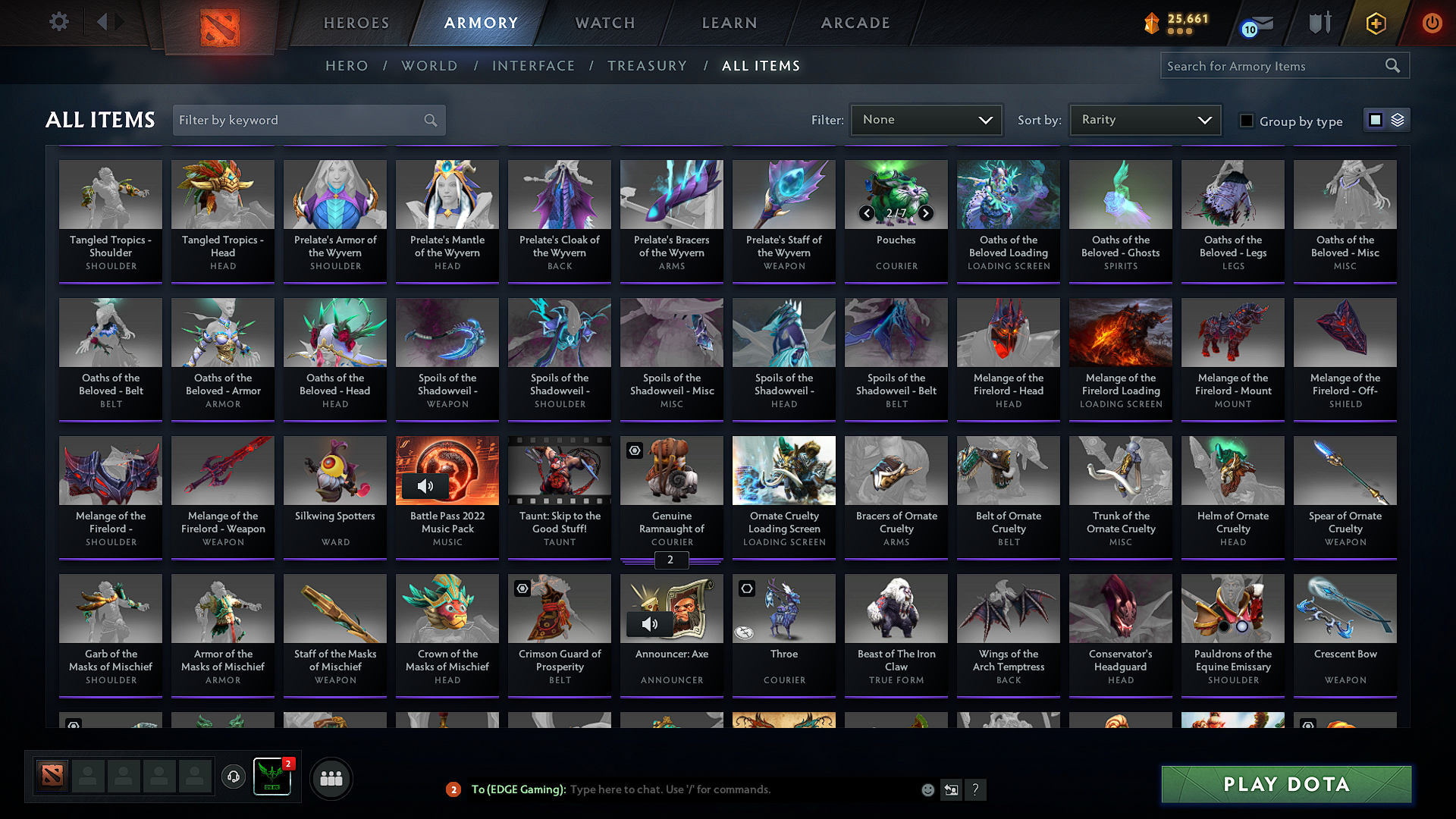This screenshot has width=1456, height=819.
Task: Switch to the WATCH tab
Action: click(603, 23)
